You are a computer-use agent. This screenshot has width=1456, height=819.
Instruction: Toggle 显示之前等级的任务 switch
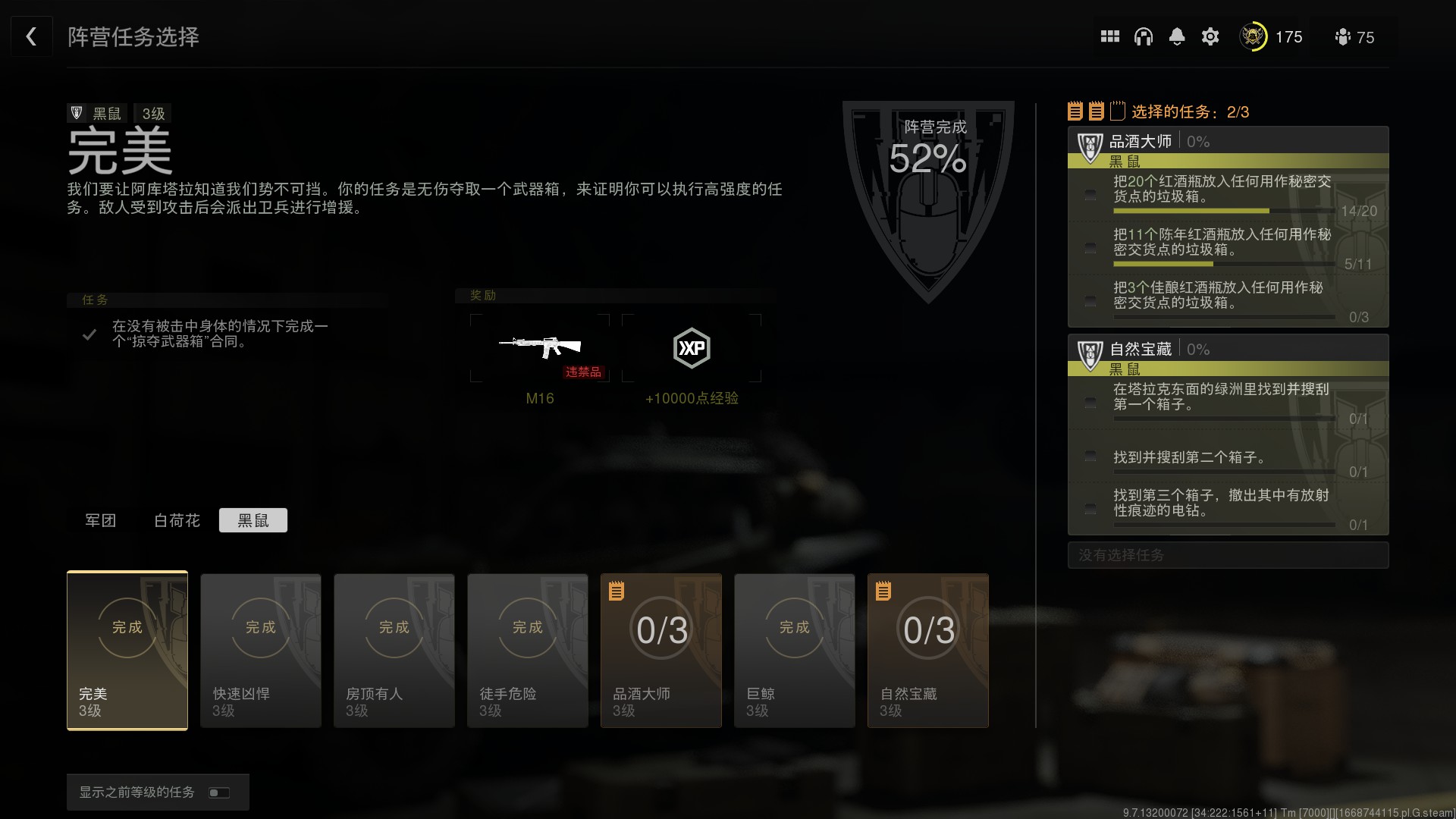tap(219, 792)
